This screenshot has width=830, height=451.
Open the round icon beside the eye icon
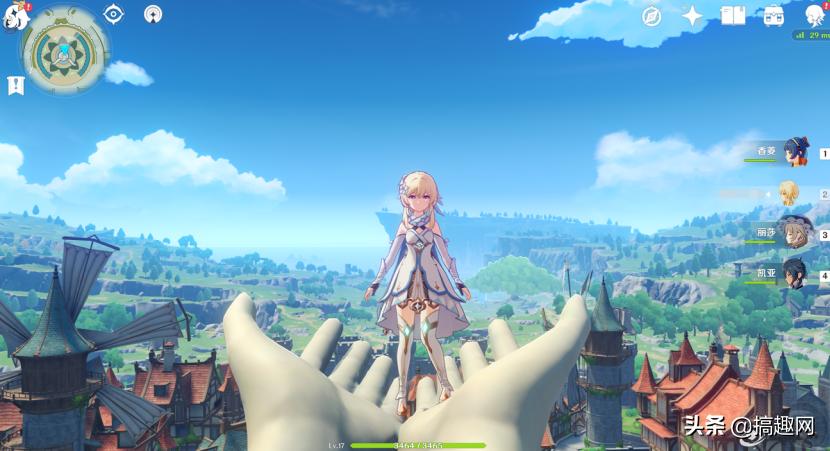(152, 14)
